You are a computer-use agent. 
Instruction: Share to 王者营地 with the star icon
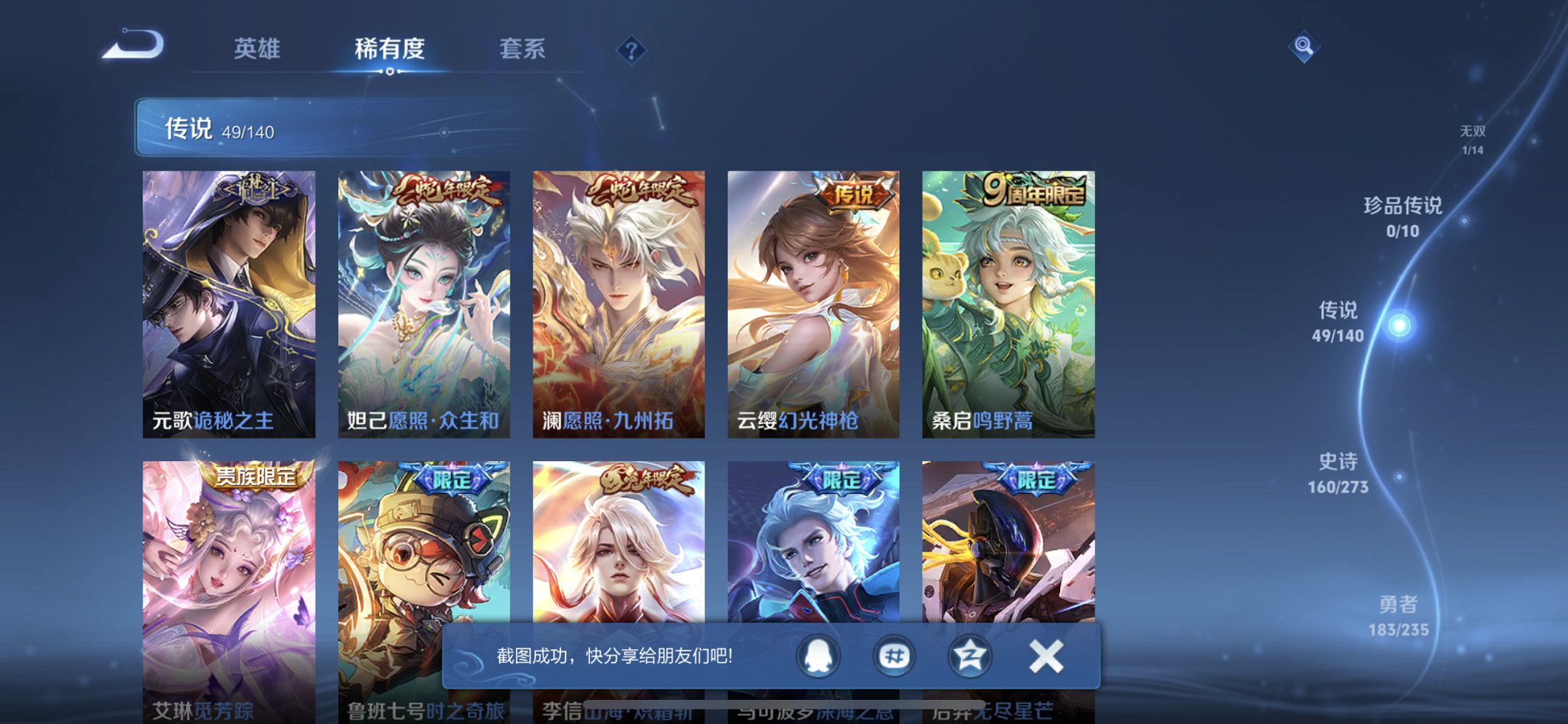971,655
